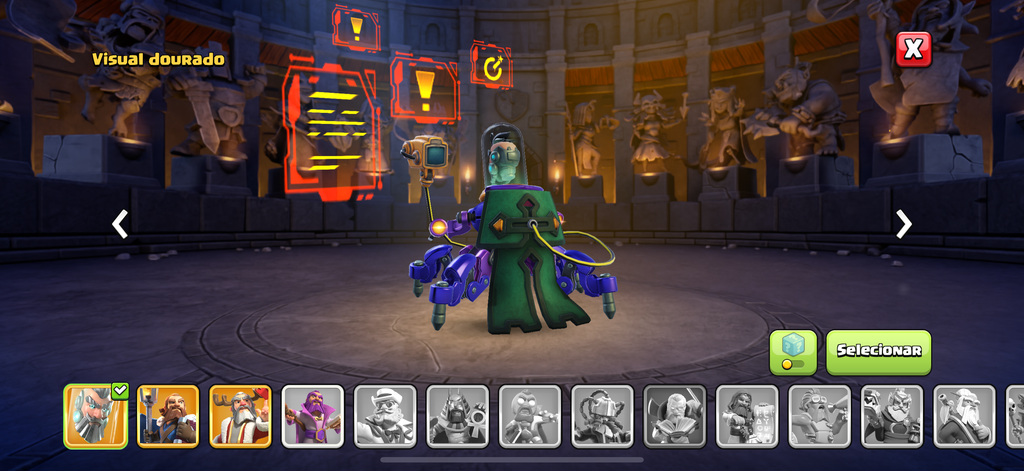This screenshot has width=1024, height=471.
Task: Close the skin viewer with the red X
Action: 913,49
